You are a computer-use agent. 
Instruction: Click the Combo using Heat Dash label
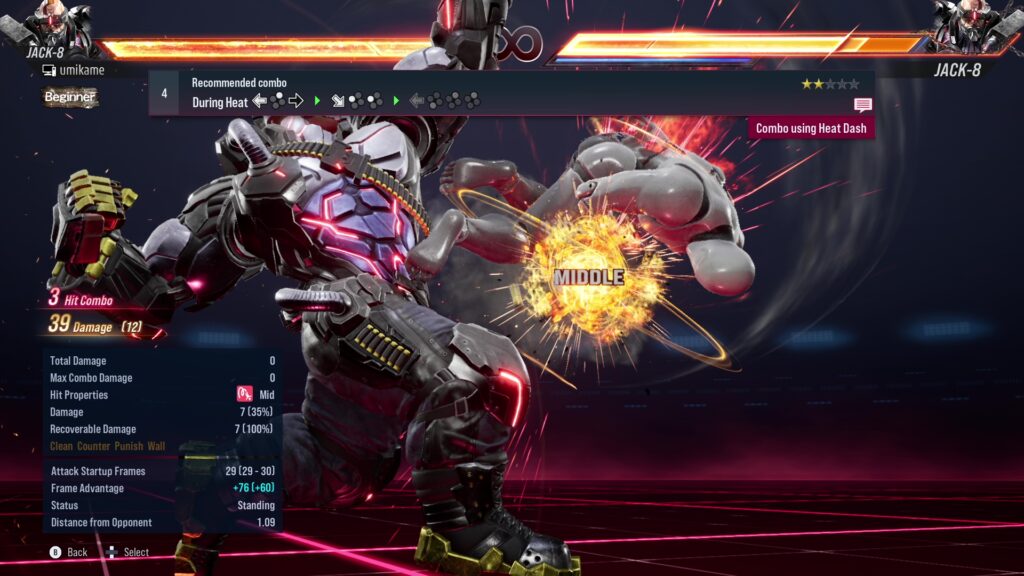(x=811, y=128)
